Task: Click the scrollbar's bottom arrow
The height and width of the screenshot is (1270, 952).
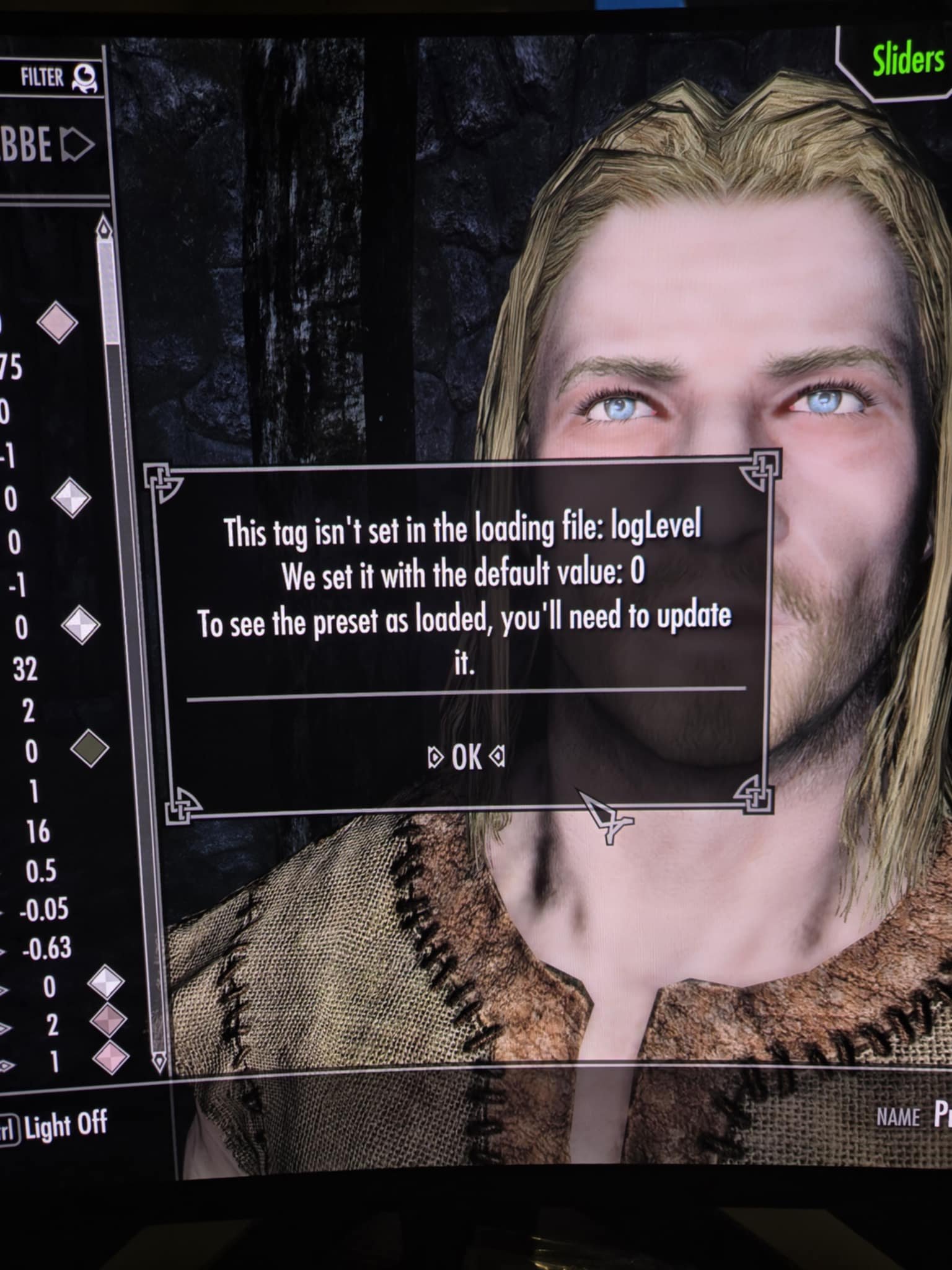Action: [160, 1061]
